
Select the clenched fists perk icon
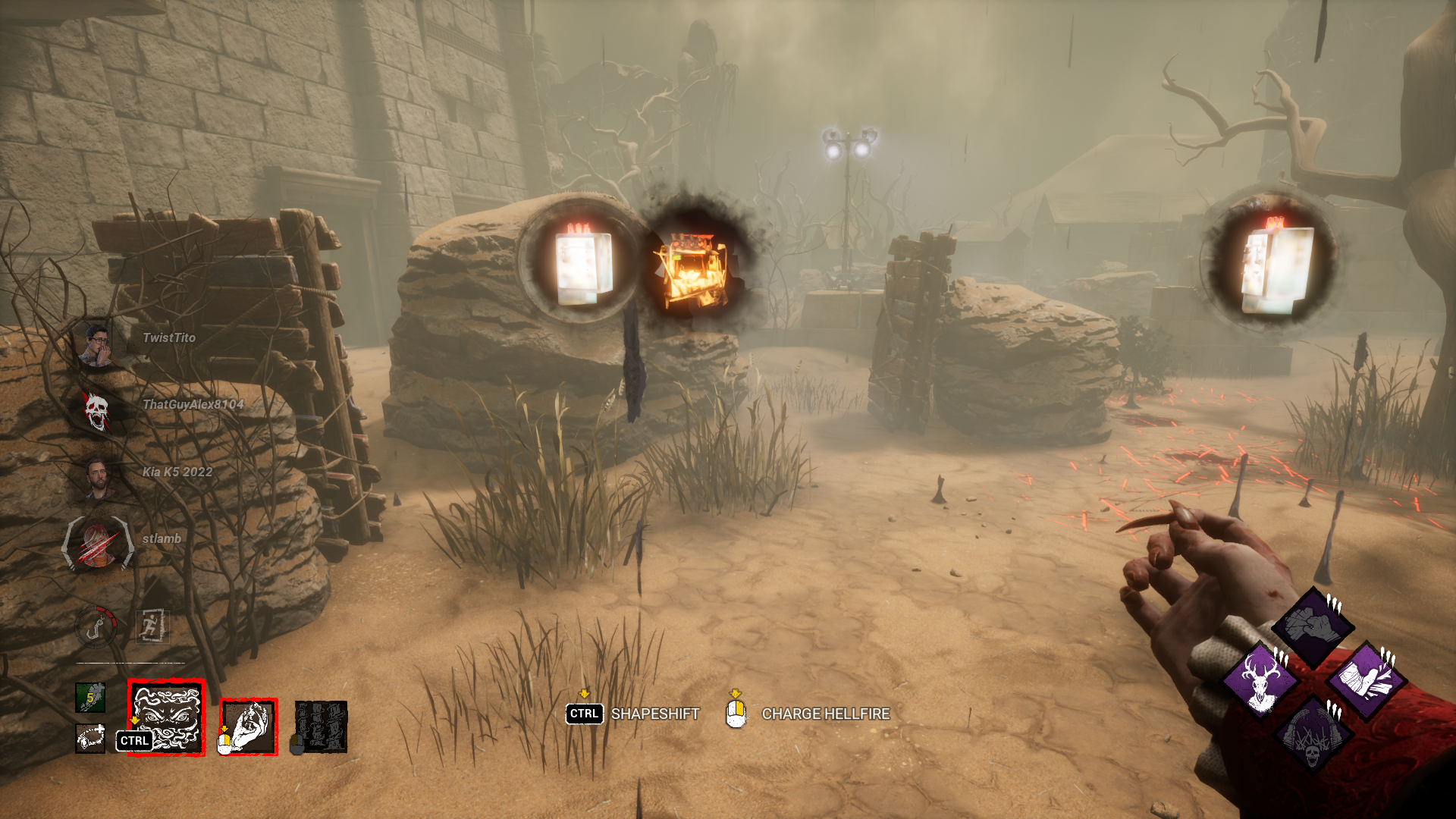(1313, 626)
